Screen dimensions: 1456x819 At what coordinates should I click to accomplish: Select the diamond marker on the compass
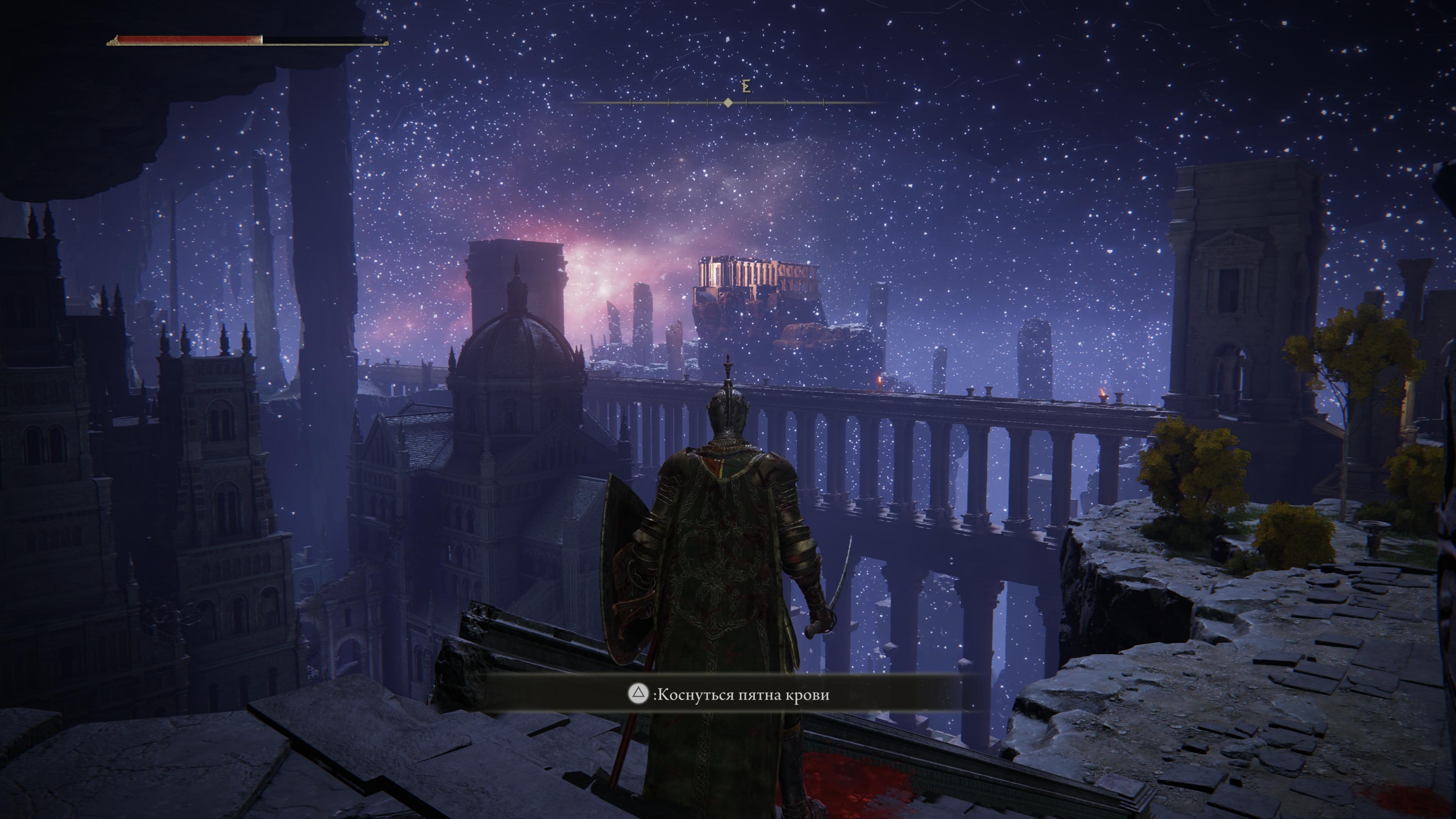tap(728, 102)
